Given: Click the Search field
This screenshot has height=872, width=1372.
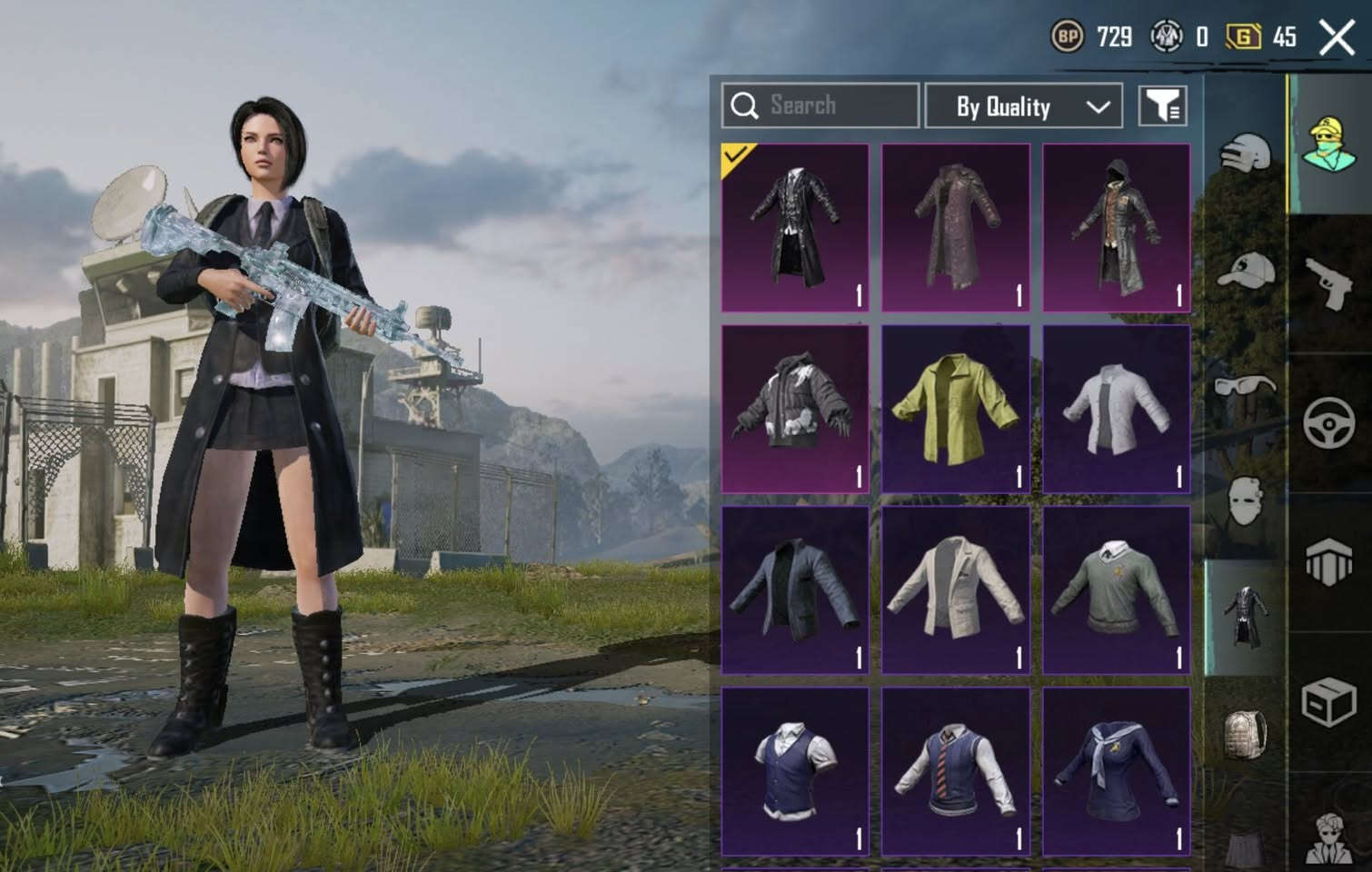Looking at the screenshot, I should pos(820,105).
